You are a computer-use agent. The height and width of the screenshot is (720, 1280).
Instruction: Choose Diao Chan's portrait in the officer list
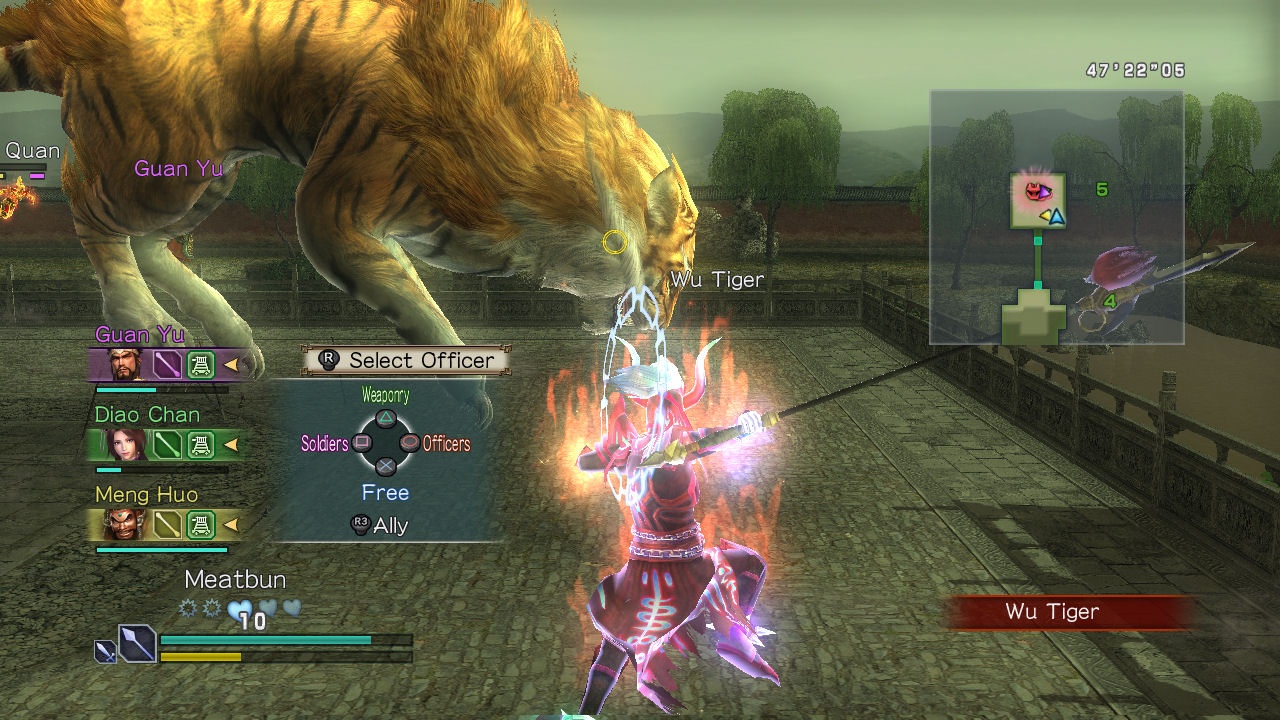(x=125, y=444)
